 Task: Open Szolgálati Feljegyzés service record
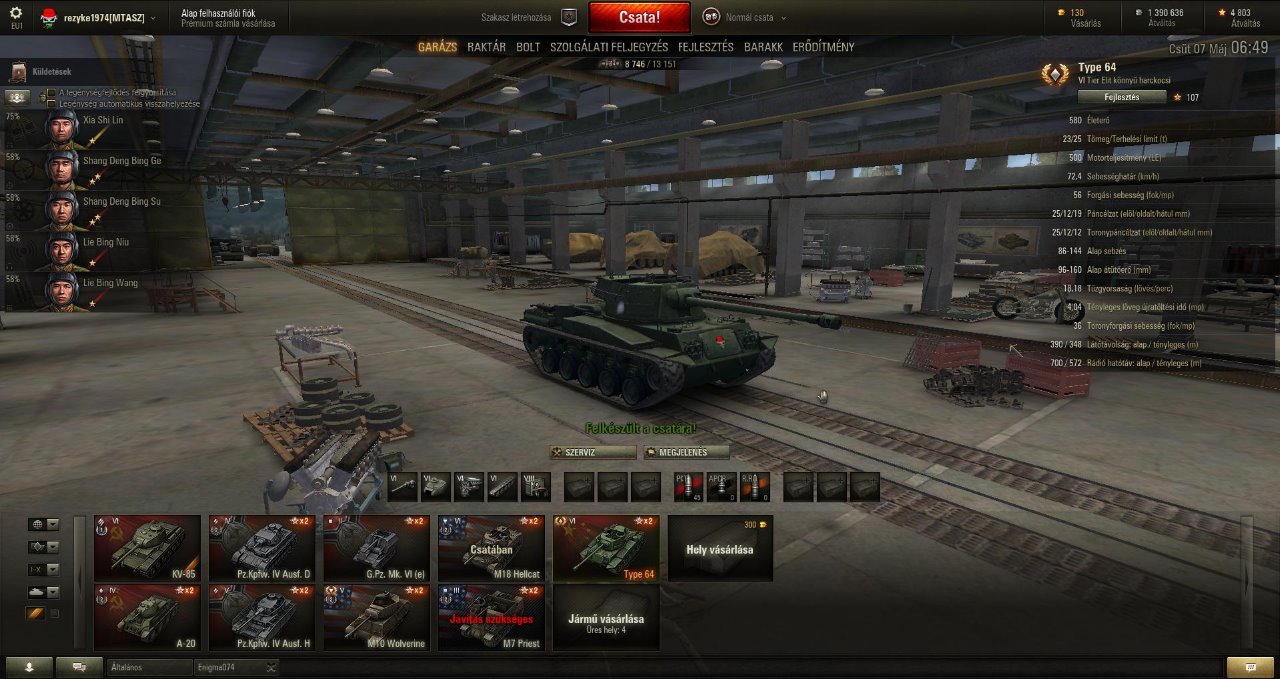point(609,47)
